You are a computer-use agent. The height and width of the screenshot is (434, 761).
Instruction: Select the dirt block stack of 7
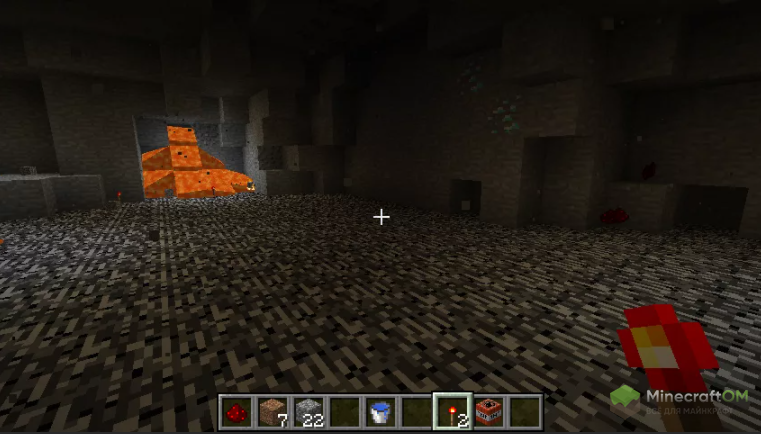click(272, 411)
